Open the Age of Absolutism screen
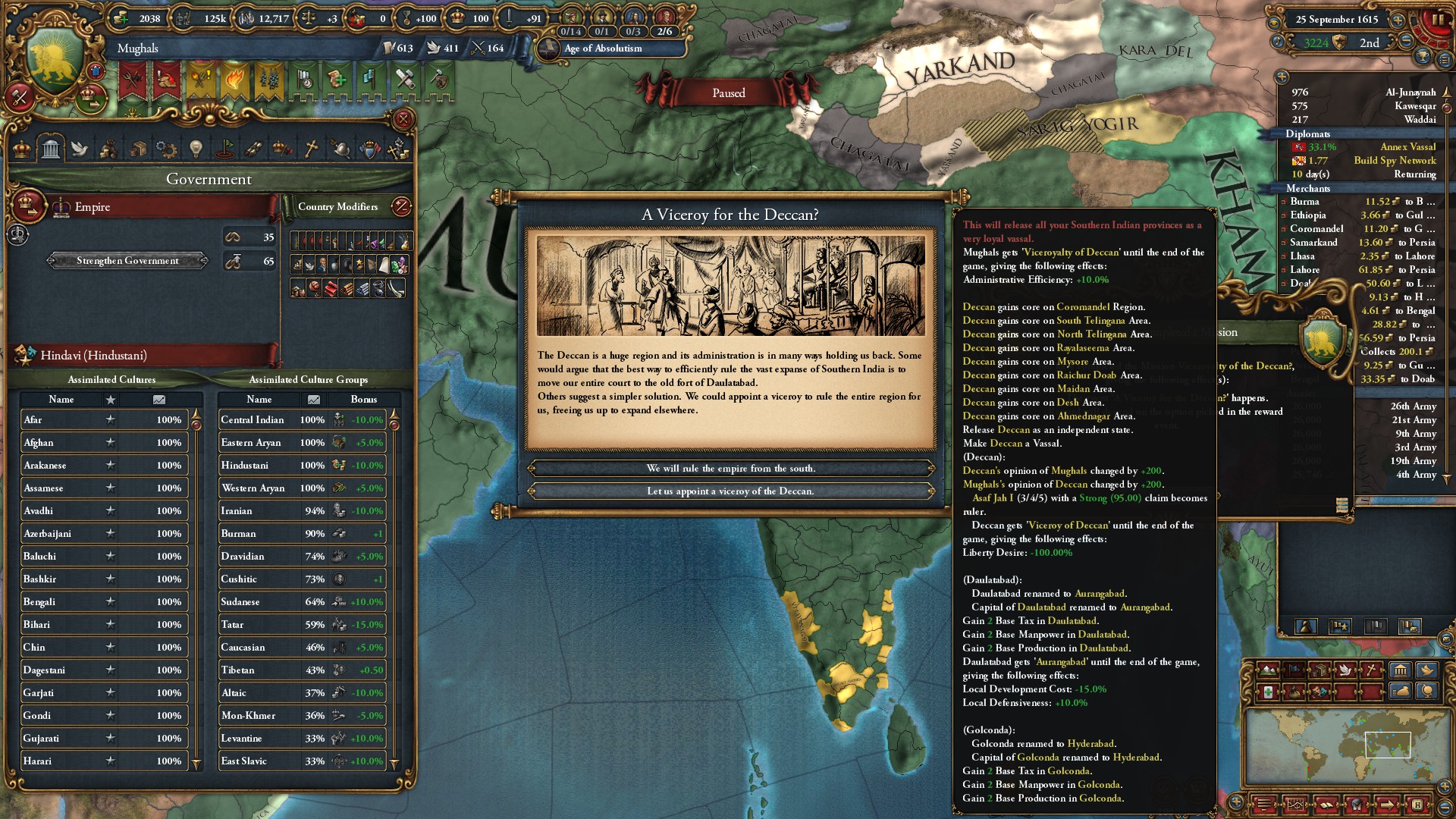The image size is (1456, 819). pyautogui.click(x=603, y=49)
